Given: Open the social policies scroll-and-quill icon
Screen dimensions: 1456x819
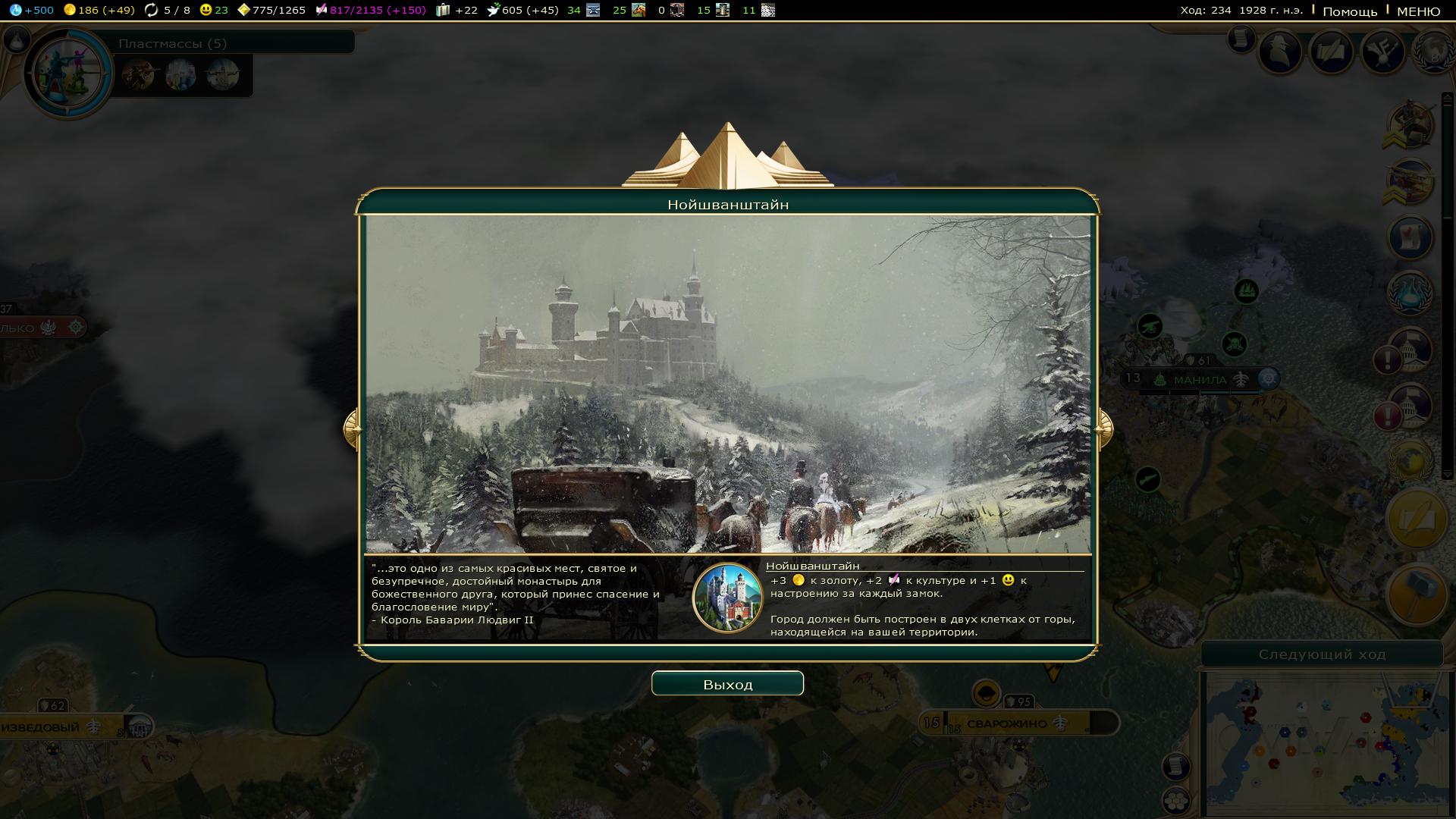Looking at the screenshot, I should coord(1332,51).
